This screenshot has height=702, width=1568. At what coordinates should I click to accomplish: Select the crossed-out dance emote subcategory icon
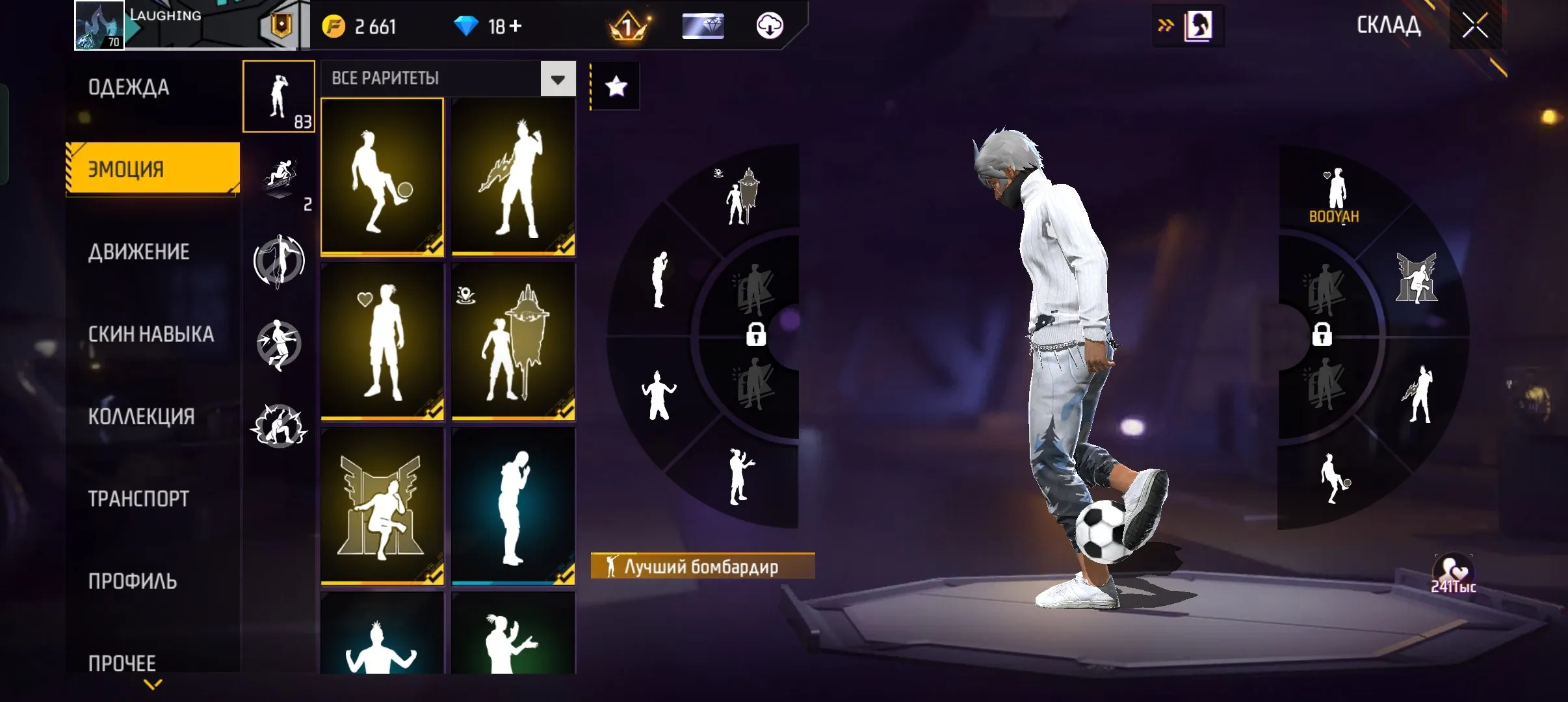click(280, 343)
